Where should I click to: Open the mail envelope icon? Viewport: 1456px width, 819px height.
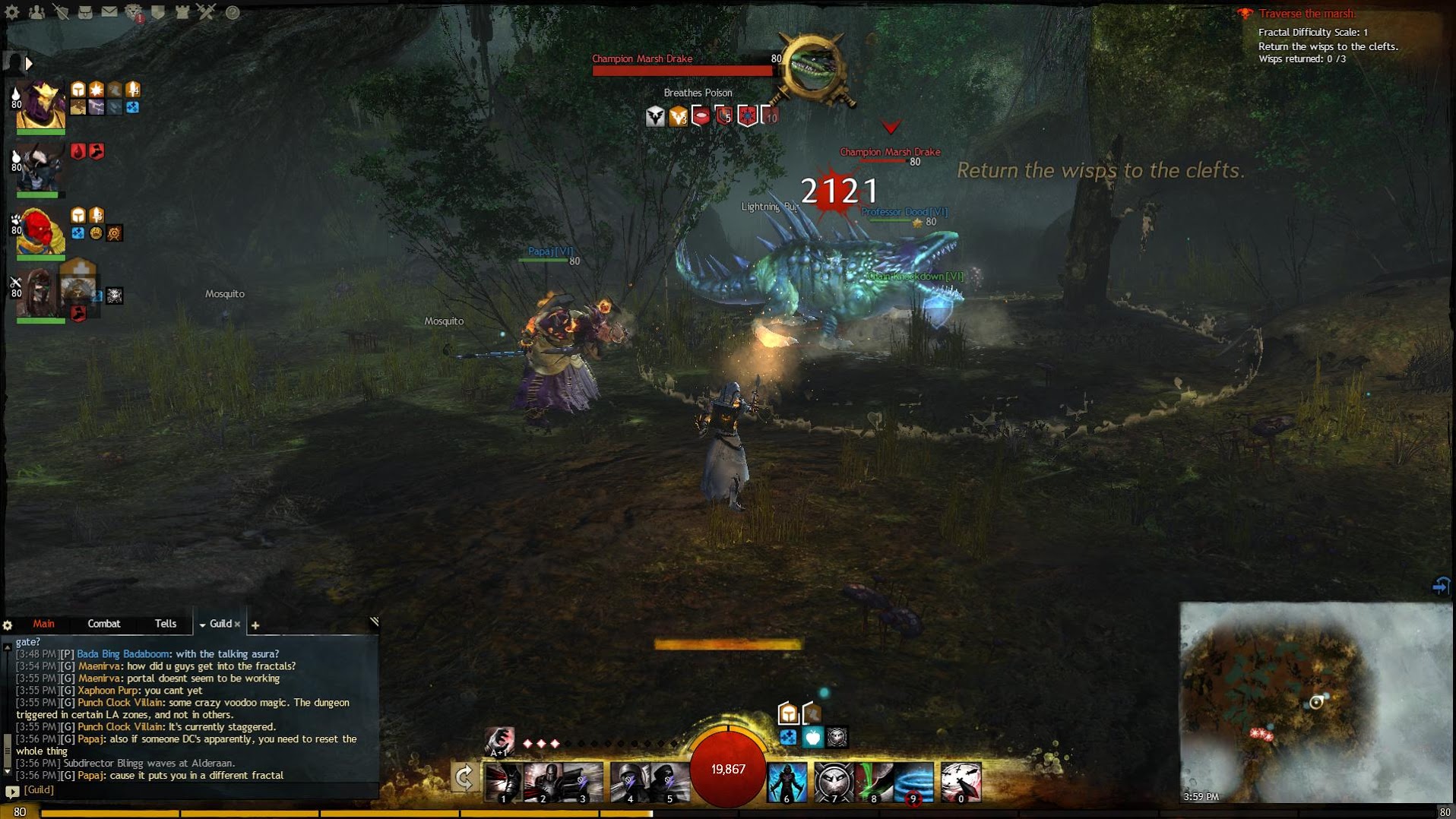pos(109,12)
